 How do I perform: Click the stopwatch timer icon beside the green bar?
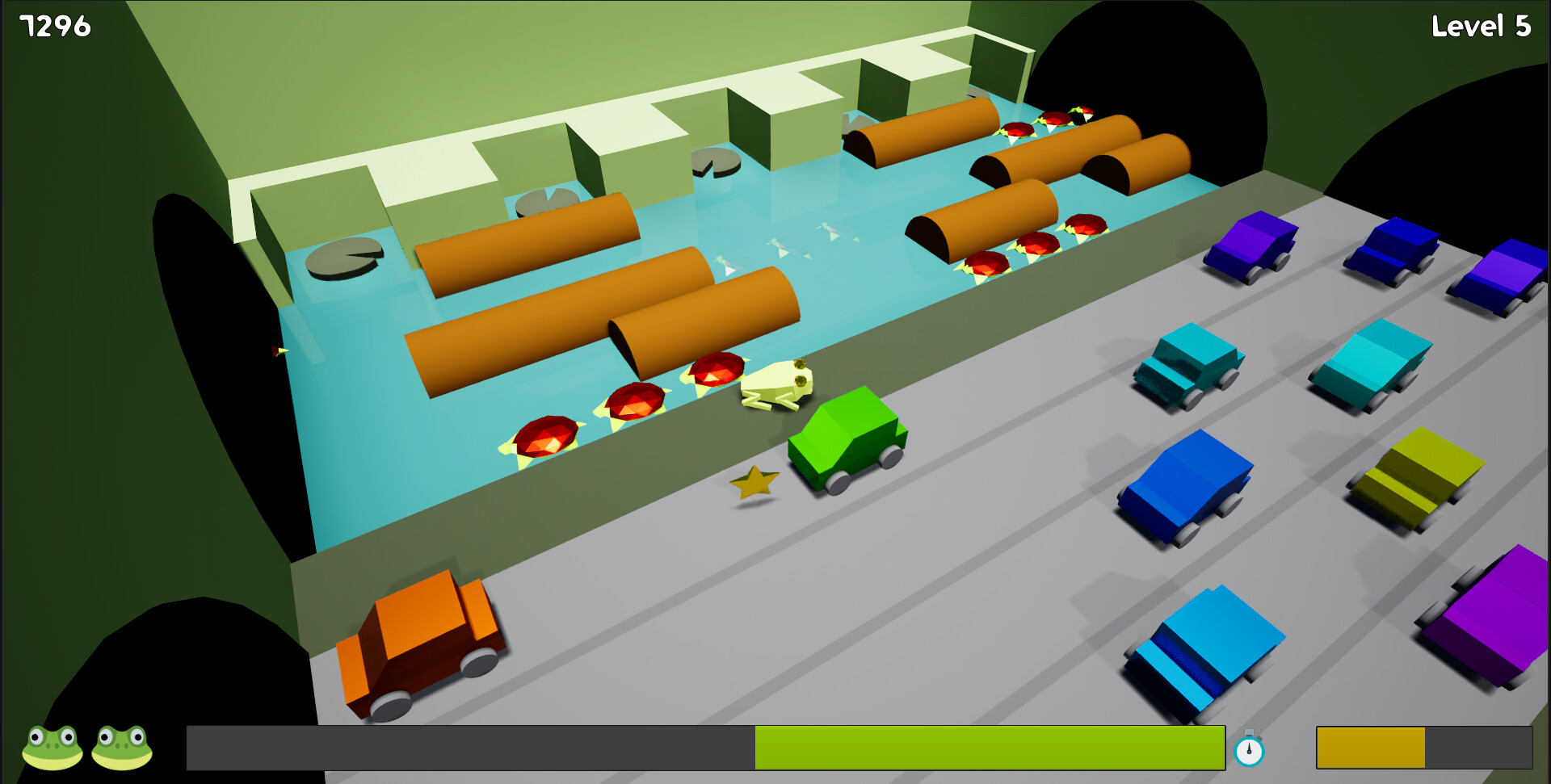coord(1248,751)
